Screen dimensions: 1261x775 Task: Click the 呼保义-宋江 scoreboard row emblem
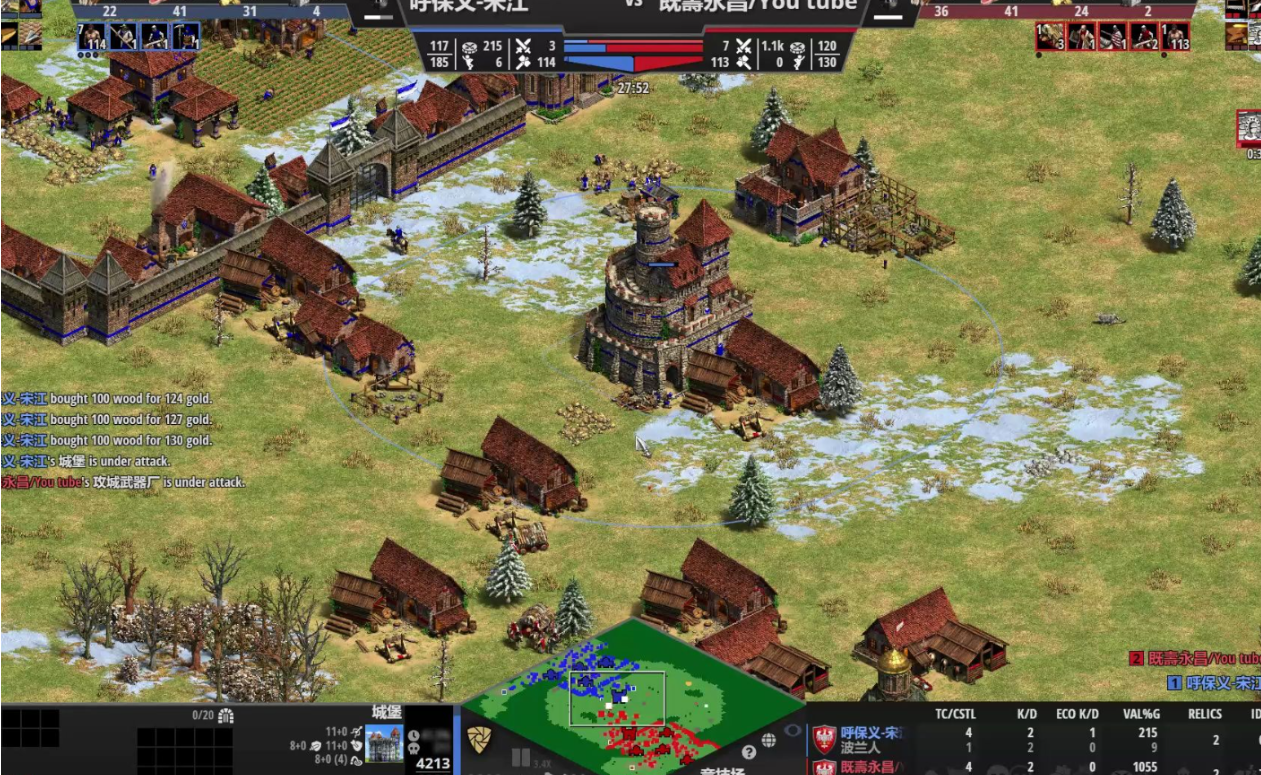click(x=823, y=739)
